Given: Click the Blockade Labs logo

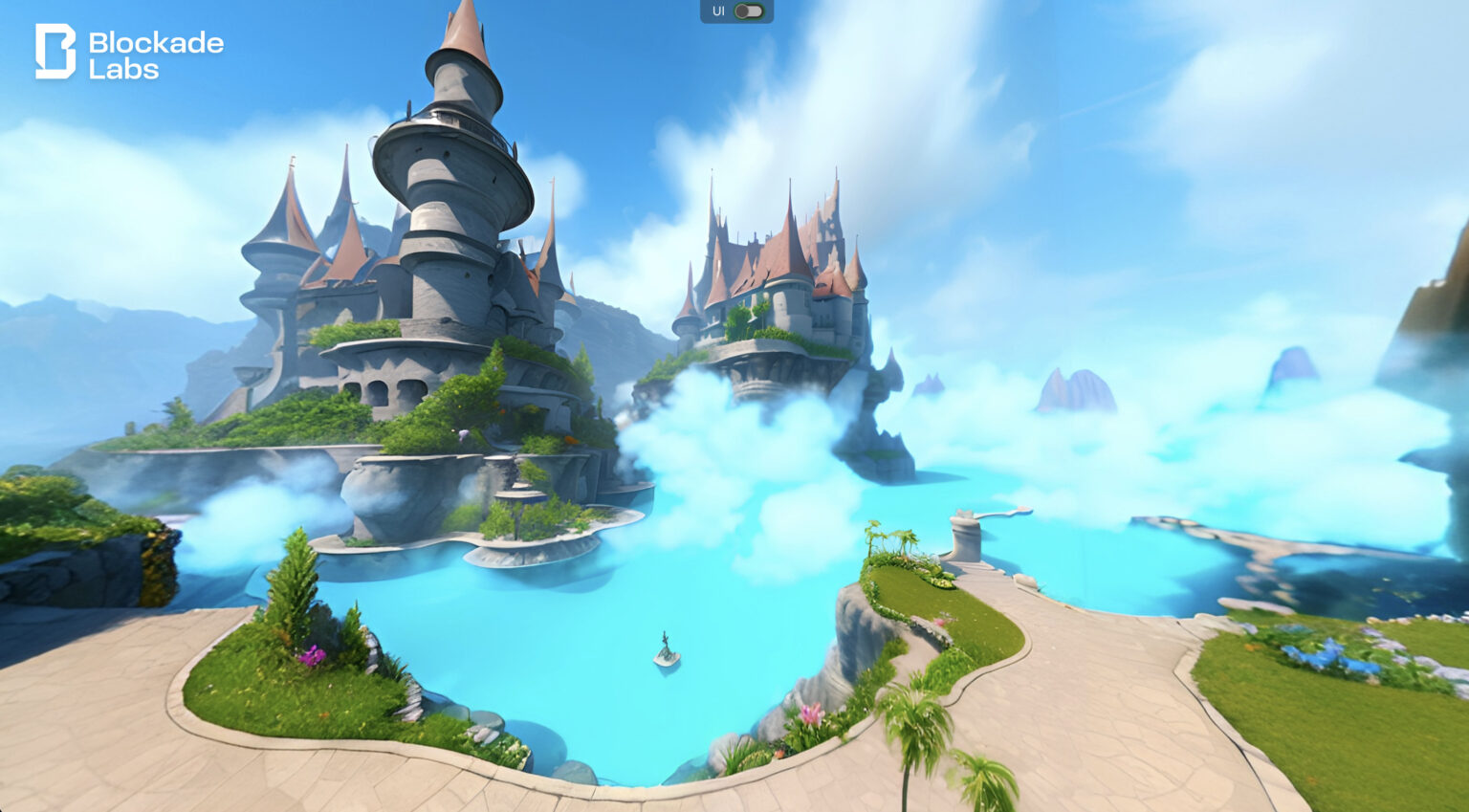Looking at the screenshot, I should pyautogui.click(x=129, y=53).
